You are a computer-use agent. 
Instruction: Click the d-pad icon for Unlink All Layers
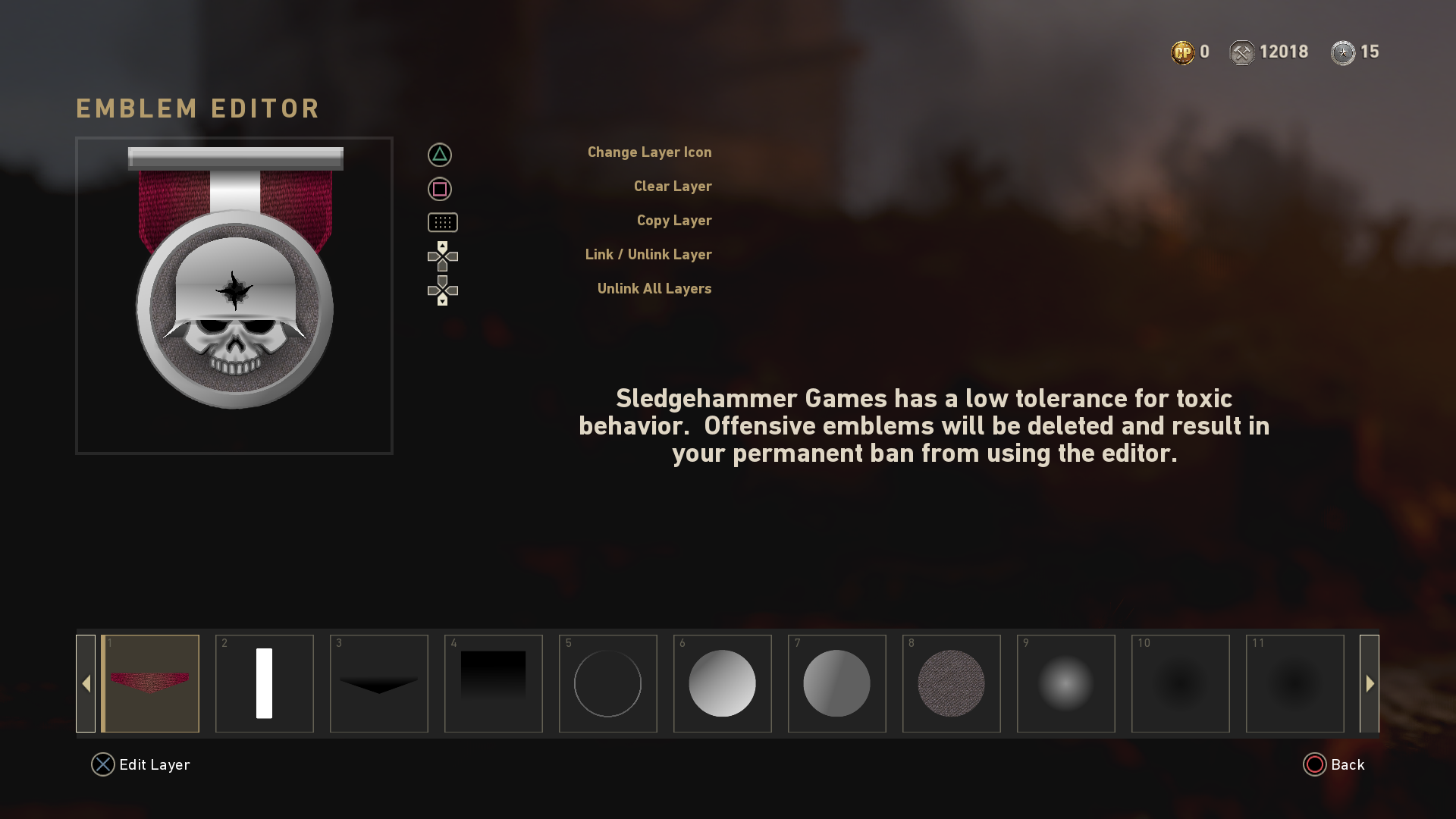(442, 290)
